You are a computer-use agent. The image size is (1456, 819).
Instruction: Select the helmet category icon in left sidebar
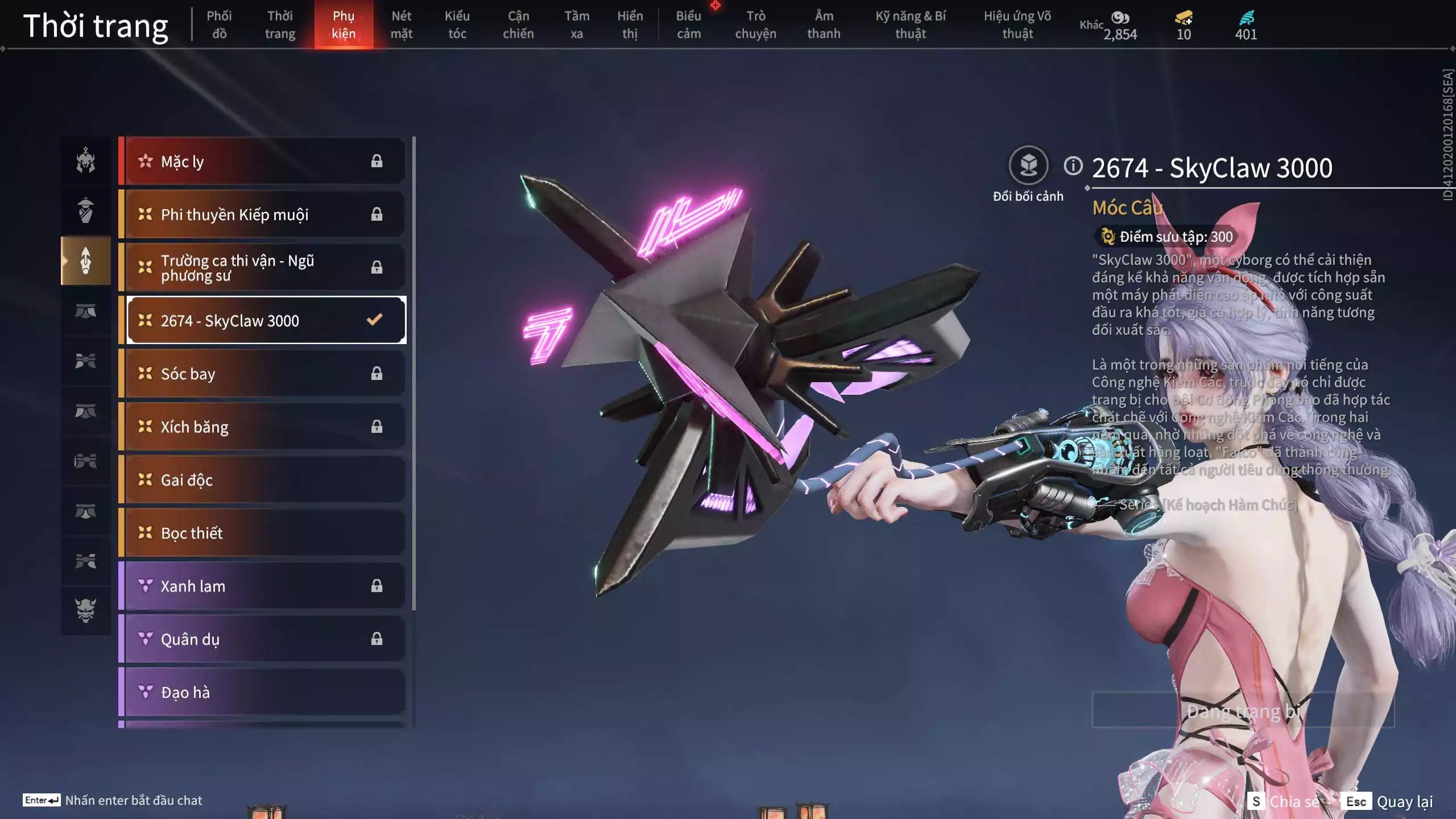click(85, 161)
